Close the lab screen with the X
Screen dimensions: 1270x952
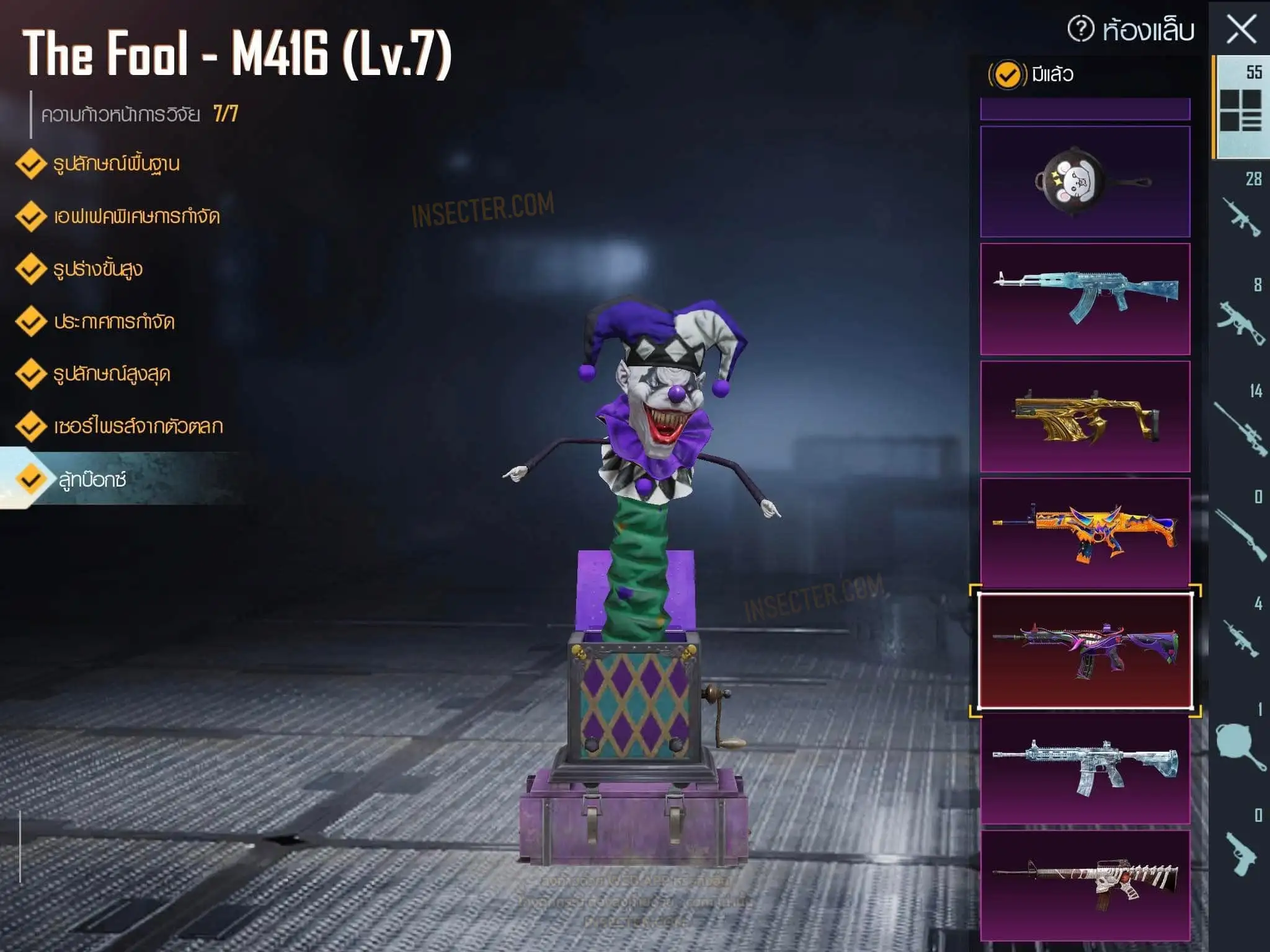click(1241, 30)
